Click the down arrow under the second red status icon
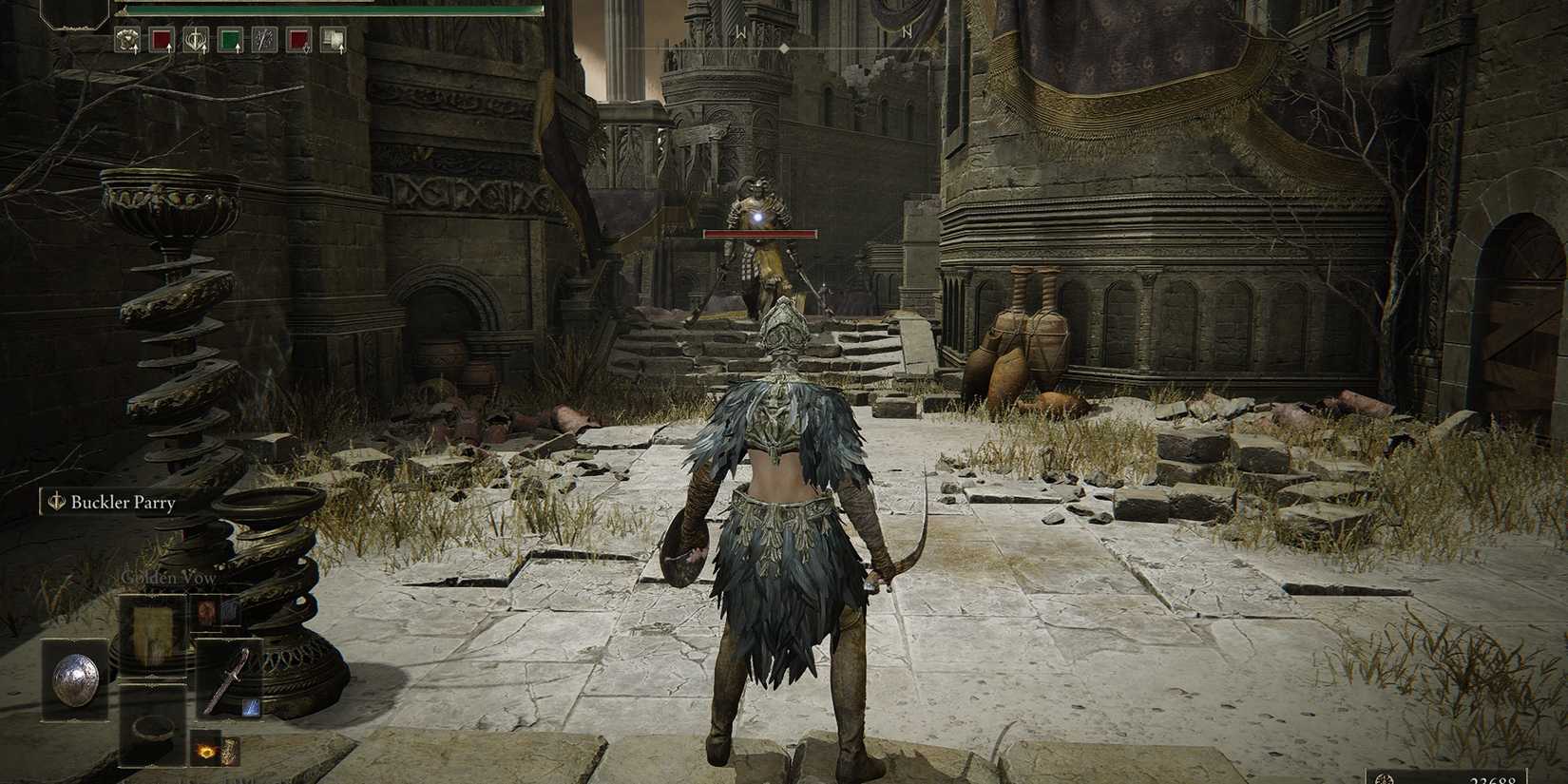The height and width of the screenshot is (784, 1568). click(307, 49)
